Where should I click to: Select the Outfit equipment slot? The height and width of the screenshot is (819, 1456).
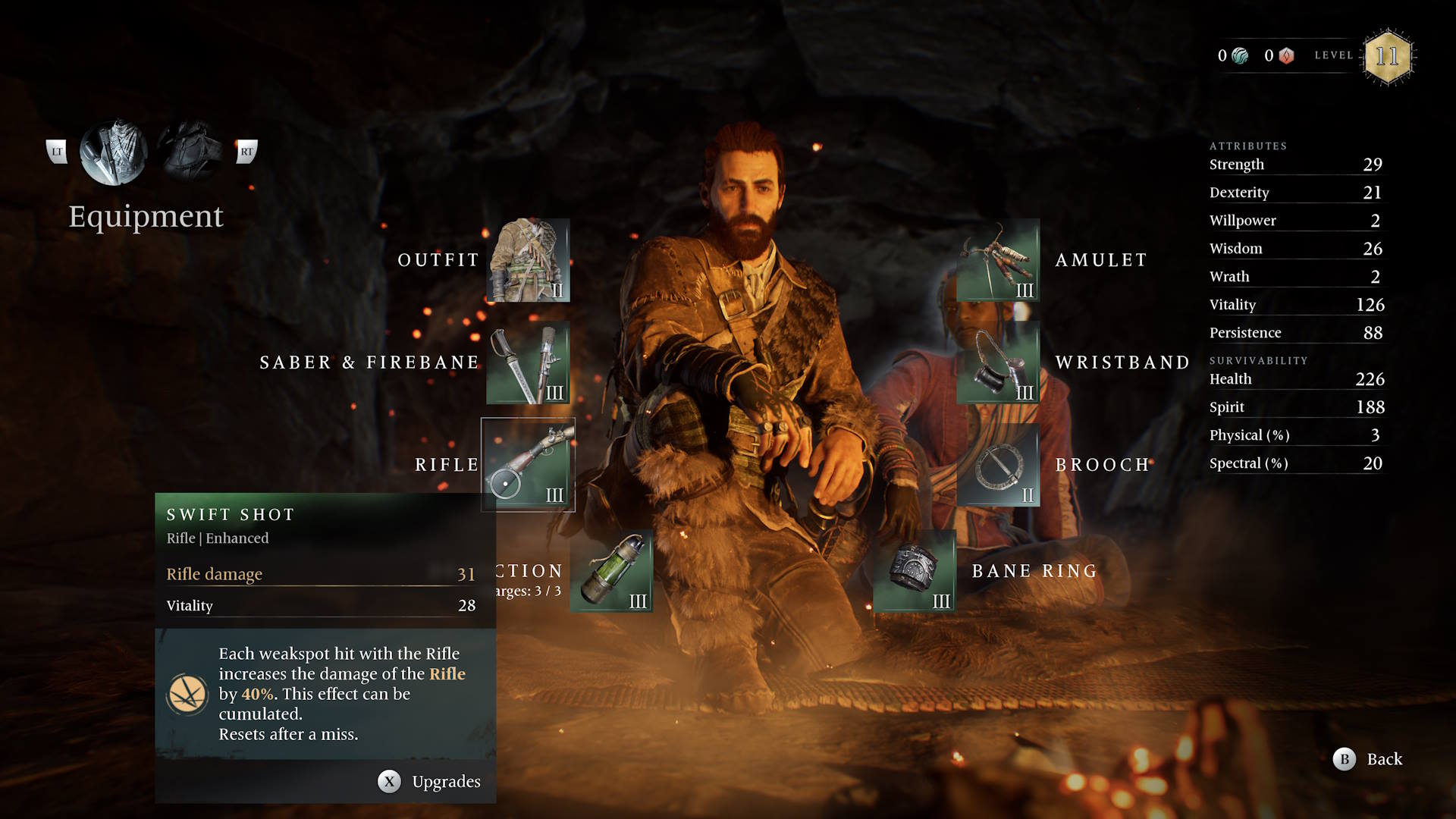tap(528, 260)
